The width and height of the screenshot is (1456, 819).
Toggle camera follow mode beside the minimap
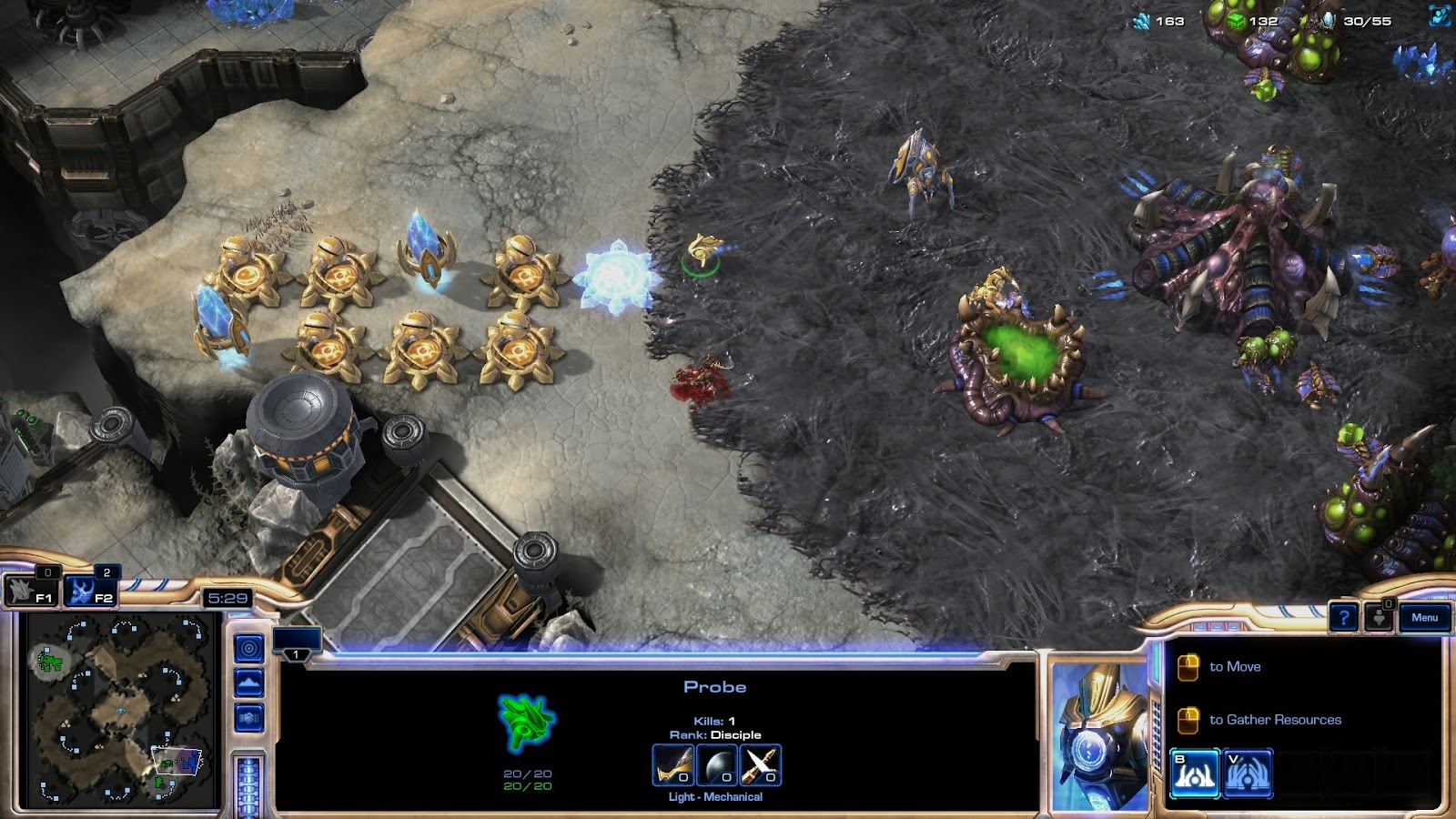(248, 648)
